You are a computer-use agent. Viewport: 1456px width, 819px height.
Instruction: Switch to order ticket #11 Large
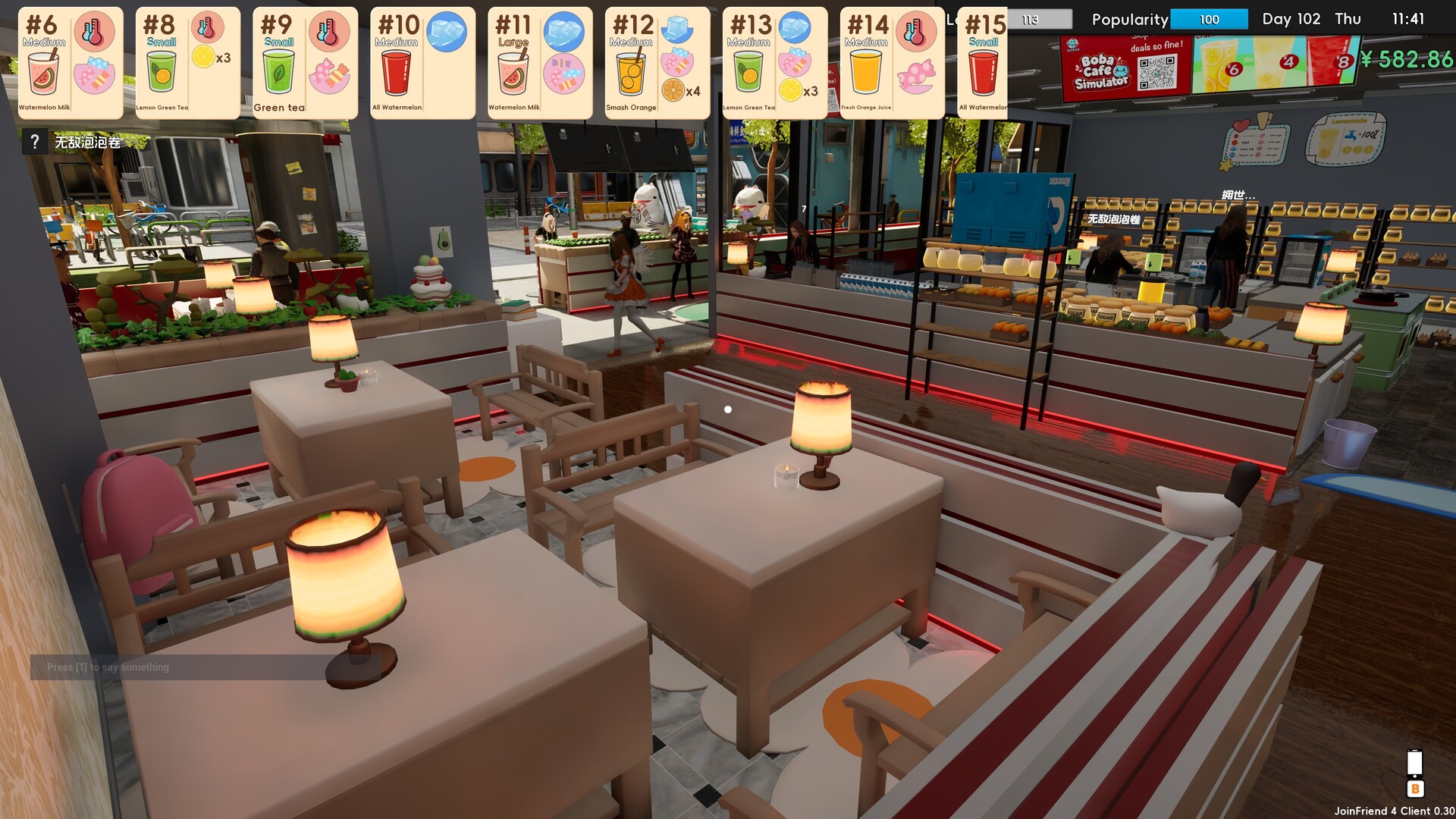coord(539,61)
